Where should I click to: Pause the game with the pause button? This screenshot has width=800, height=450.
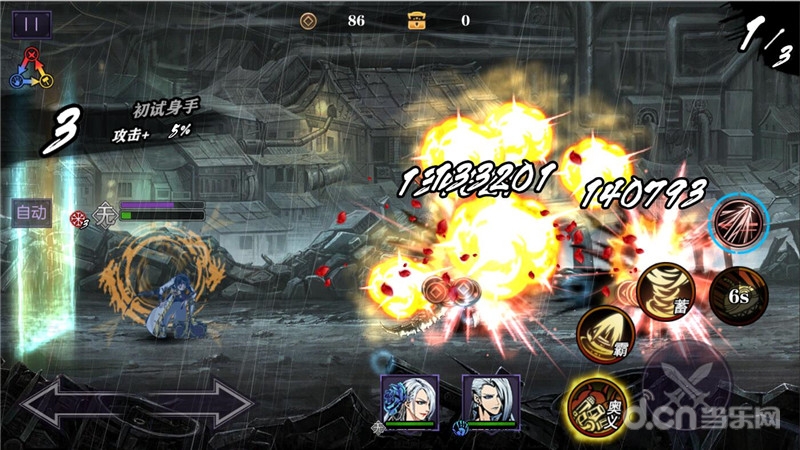tap(31, 24)
